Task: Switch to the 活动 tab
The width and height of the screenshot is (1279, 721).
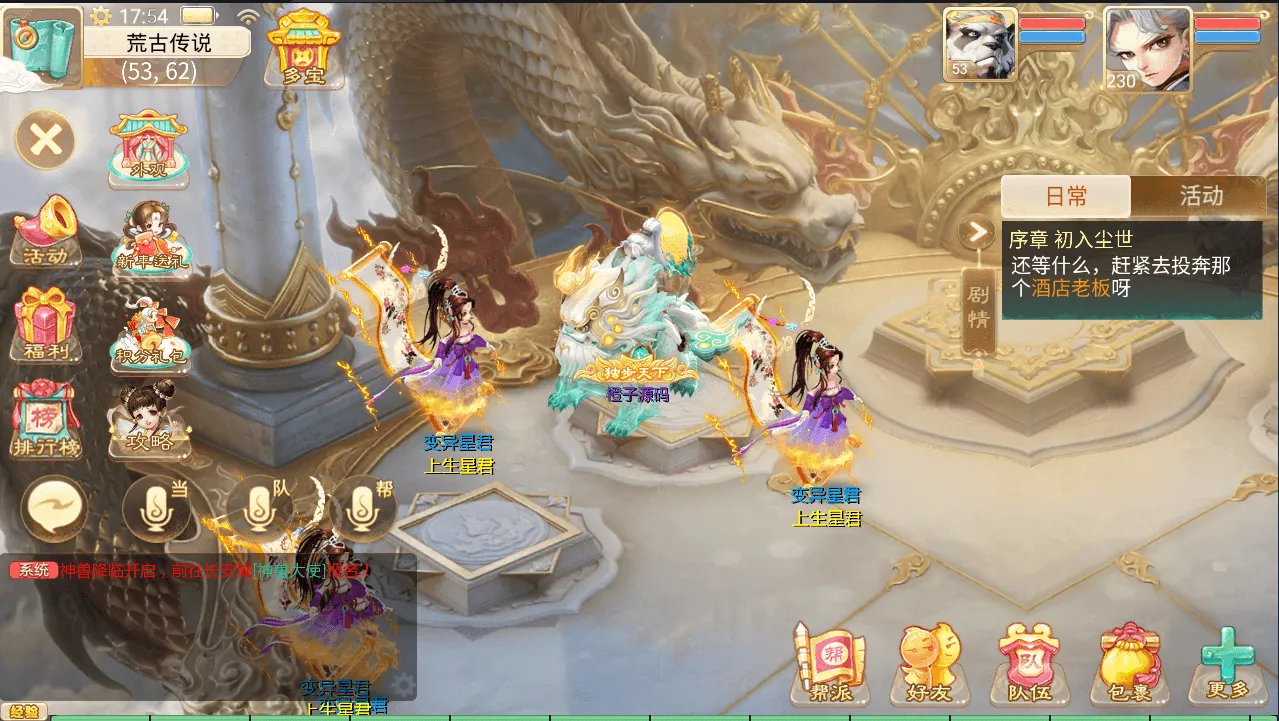Action: [x=1200, y=196]
